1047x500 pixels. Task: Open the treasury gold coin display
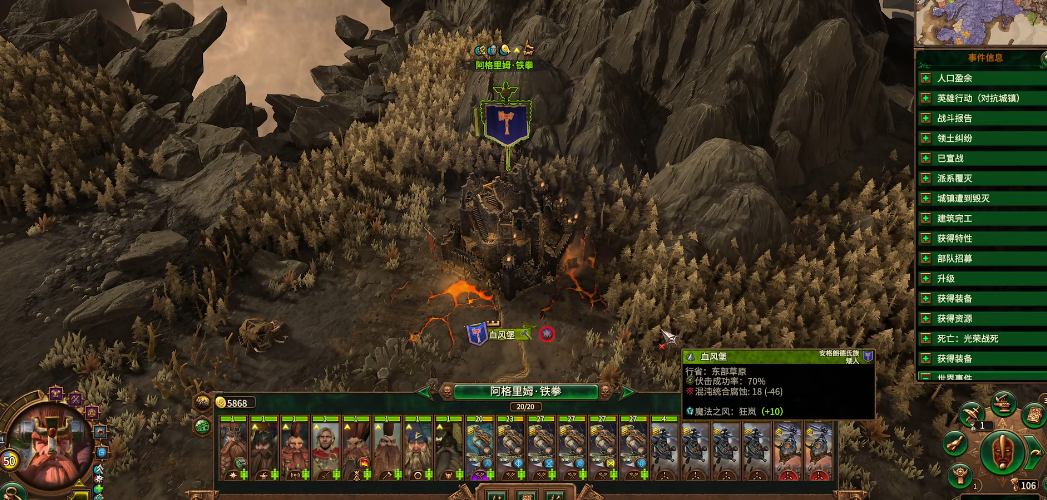click(235, 403)
